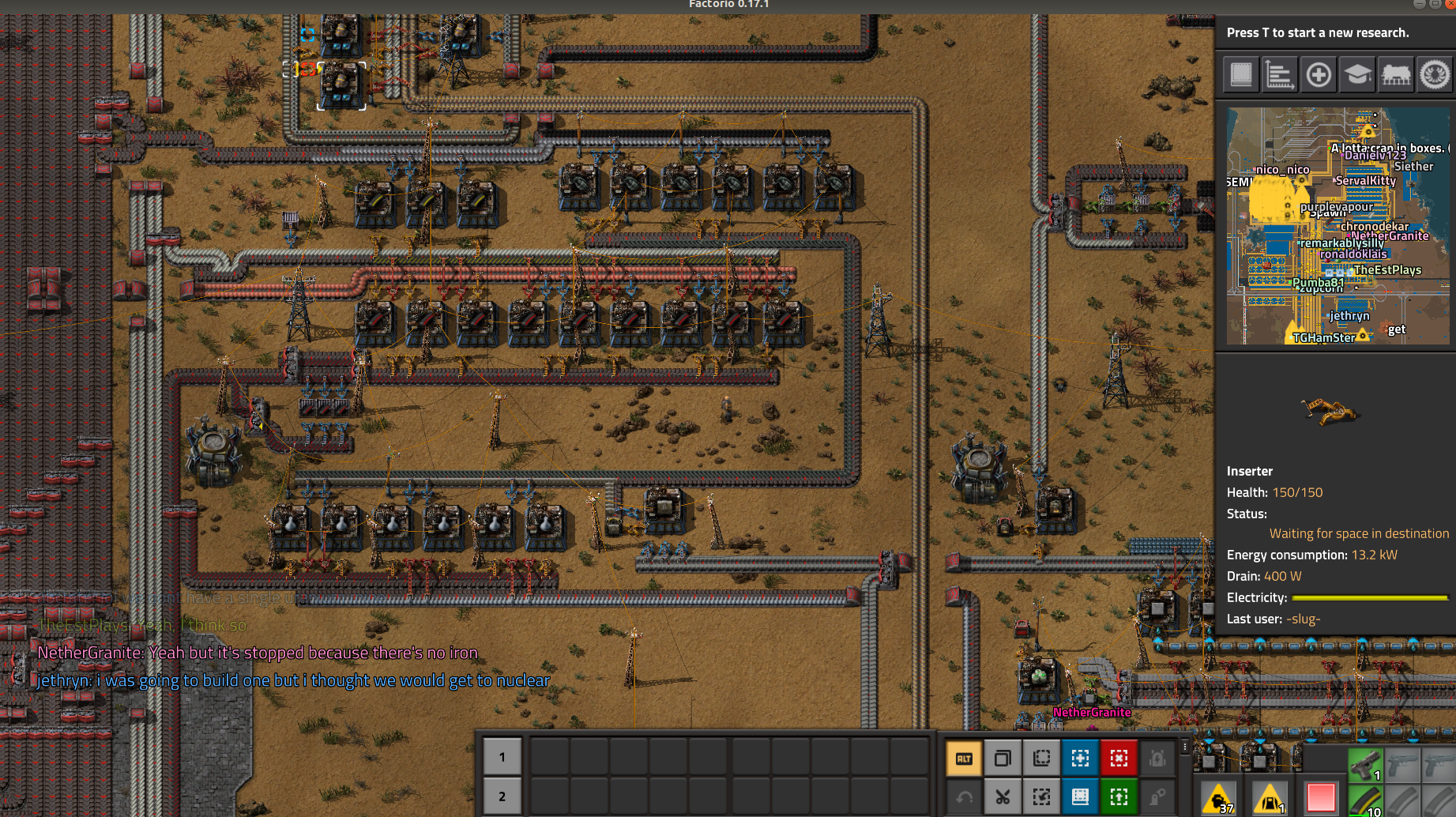Open the blue blueprint book tool
Viewport: 1456px width, 817px height.
(1080, 797)
